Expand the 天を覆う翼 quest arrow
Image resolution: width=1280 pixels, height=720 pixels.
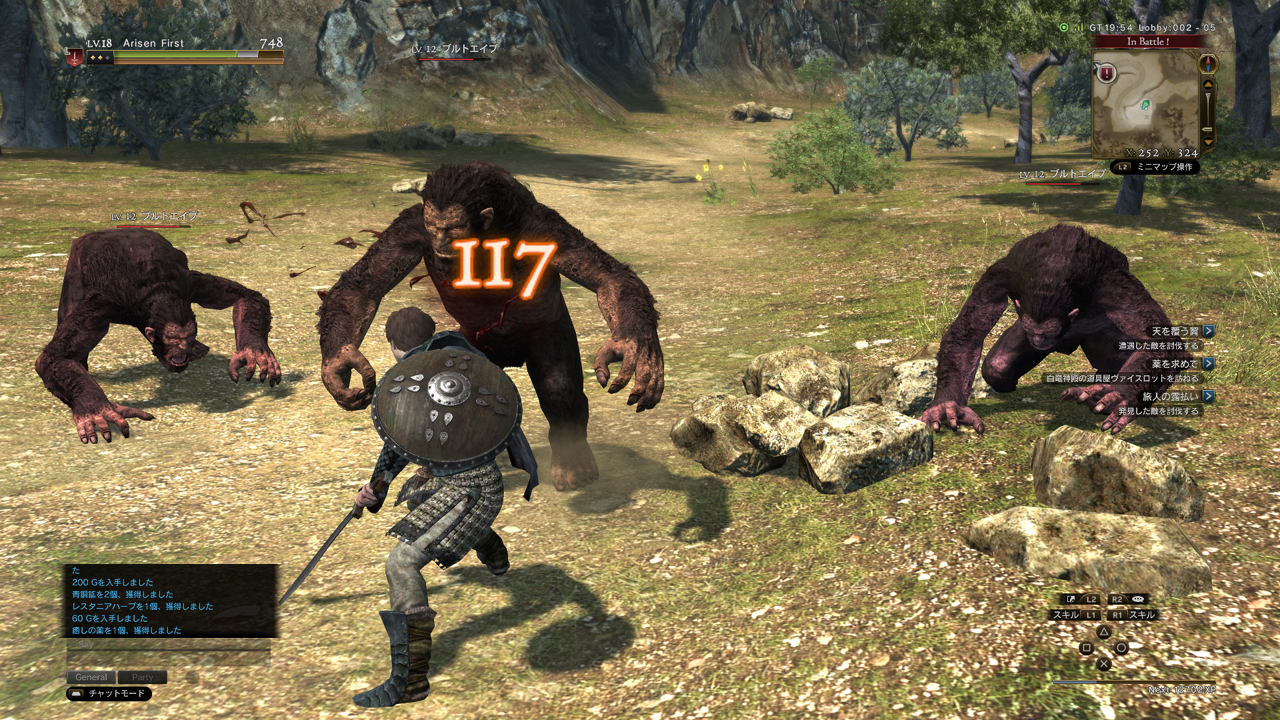click(1209, 331)
